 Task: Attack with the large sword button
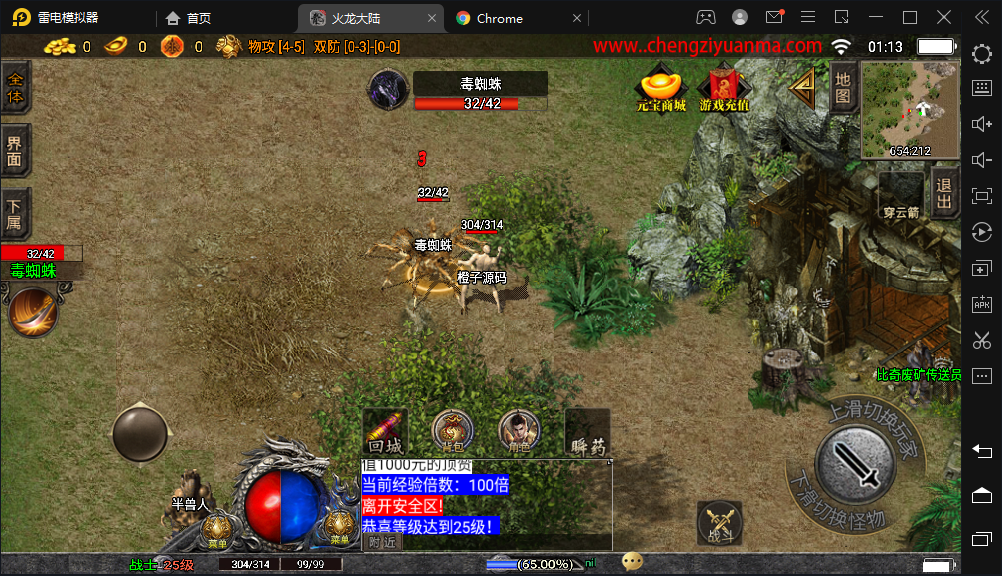tap(855, 462)
